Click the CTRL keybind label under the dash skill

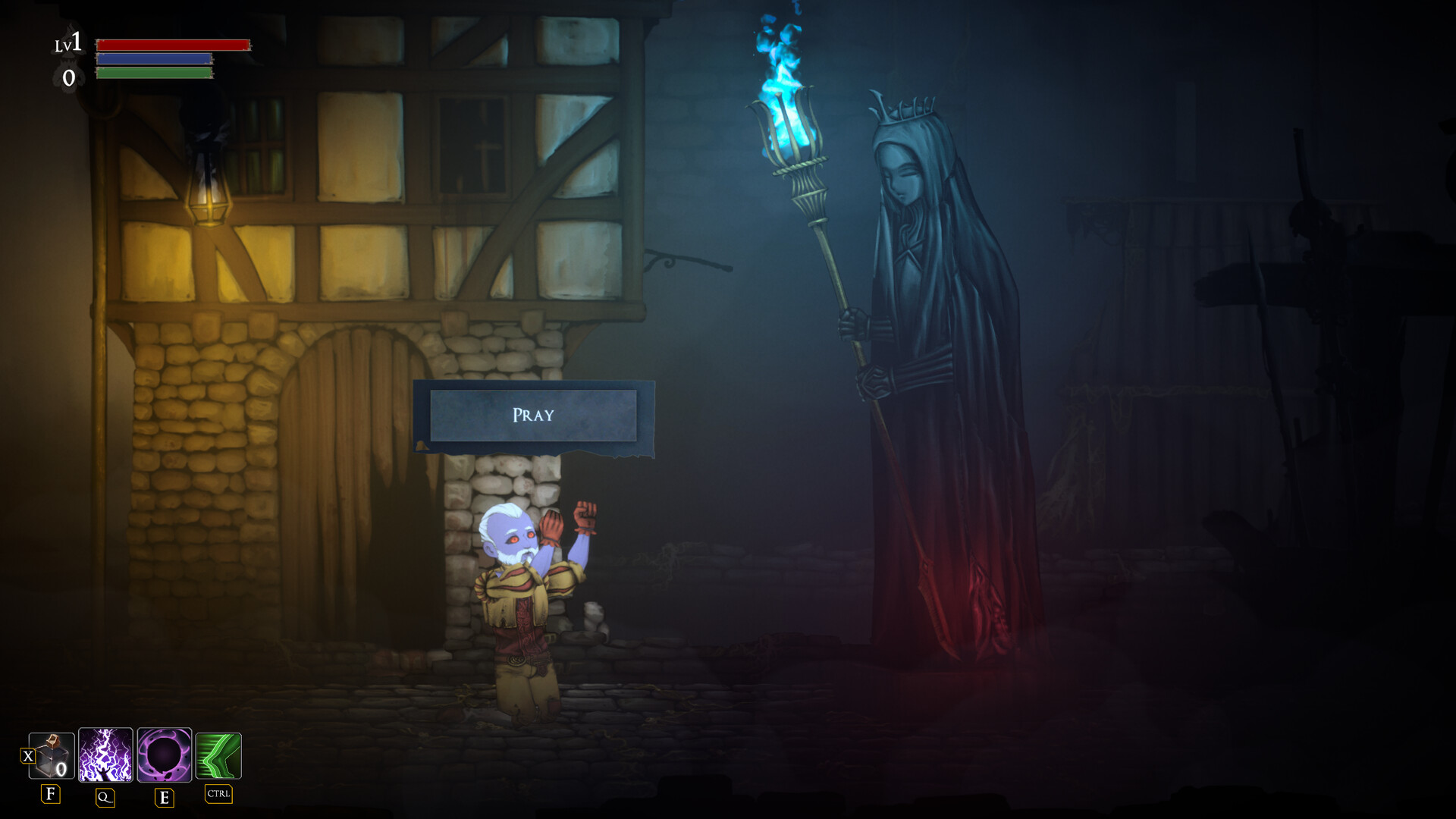218,795
